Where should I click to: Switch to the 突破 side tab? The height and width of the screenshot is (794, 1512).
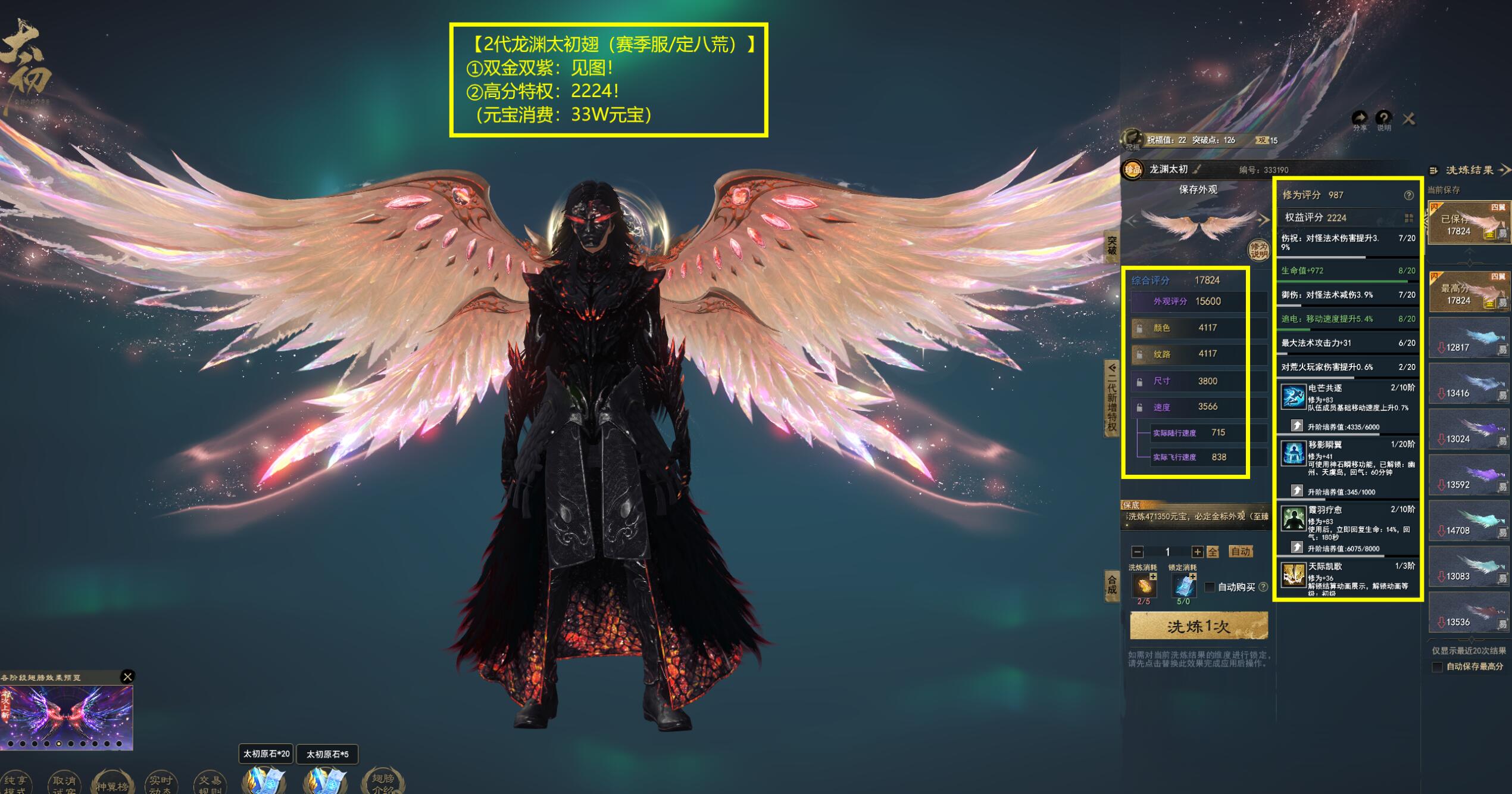point(1111,245)
